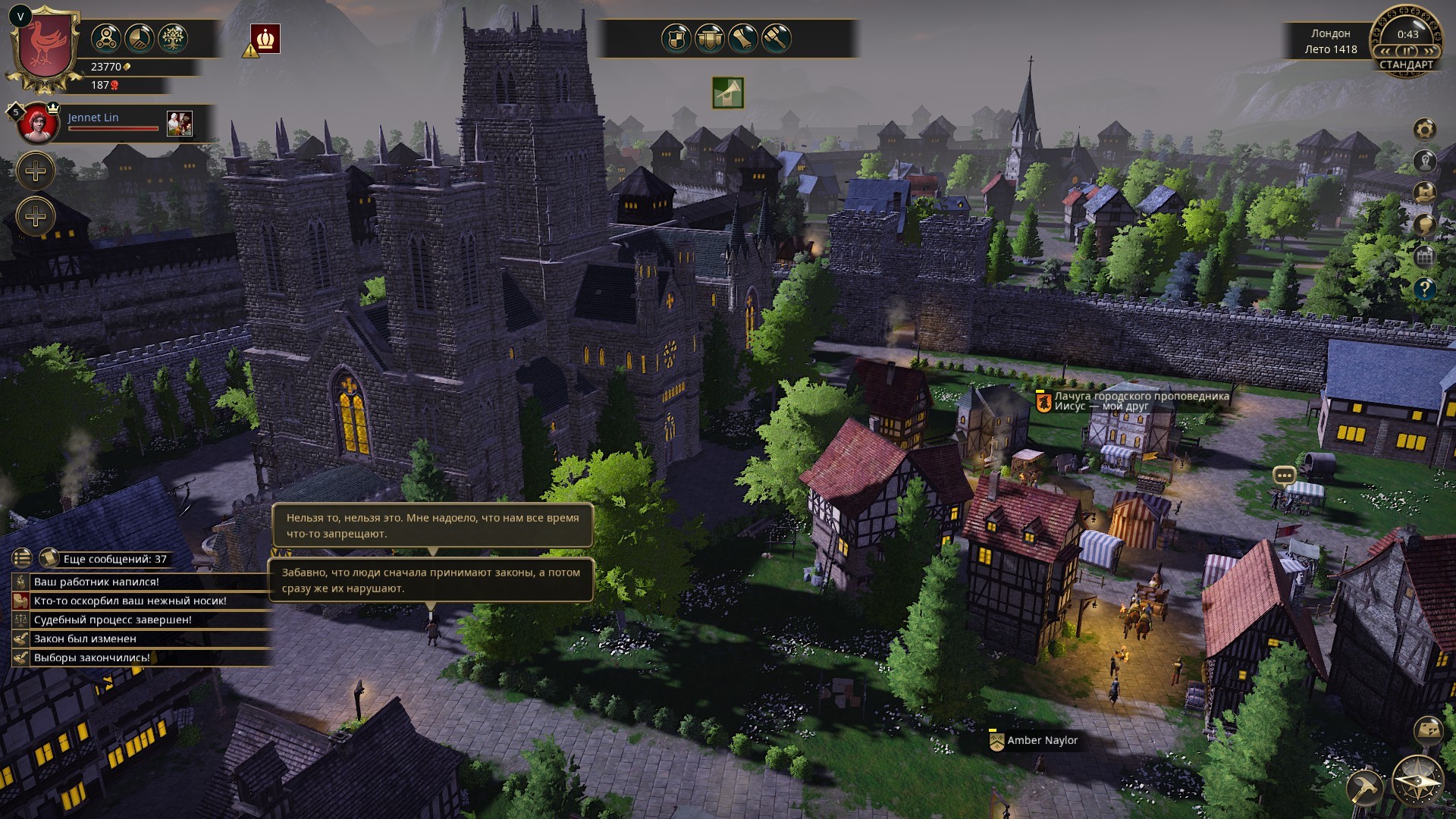The image size is (1456, 819).
Task: Open the gavel icon in top bar
Action: (x=777, y=38)
